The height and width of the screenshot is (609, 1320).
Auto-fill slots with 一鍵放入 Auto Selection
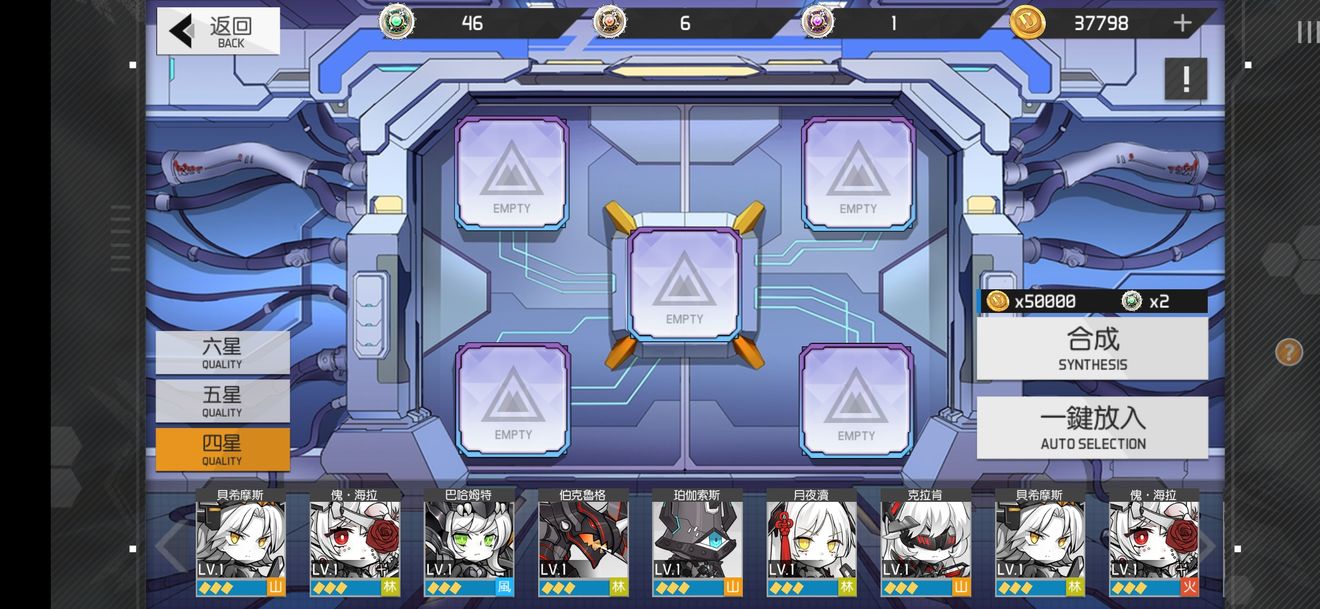tap(1092, 427)
